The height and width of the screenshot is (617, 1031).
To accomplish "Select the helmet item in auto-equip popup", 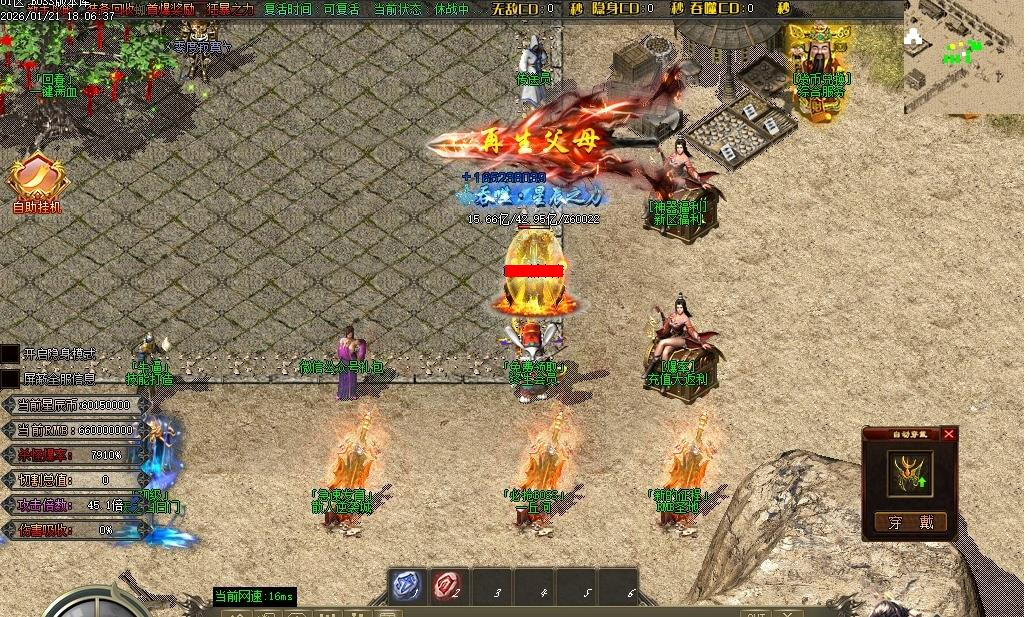I will click(x=910, y=473).
